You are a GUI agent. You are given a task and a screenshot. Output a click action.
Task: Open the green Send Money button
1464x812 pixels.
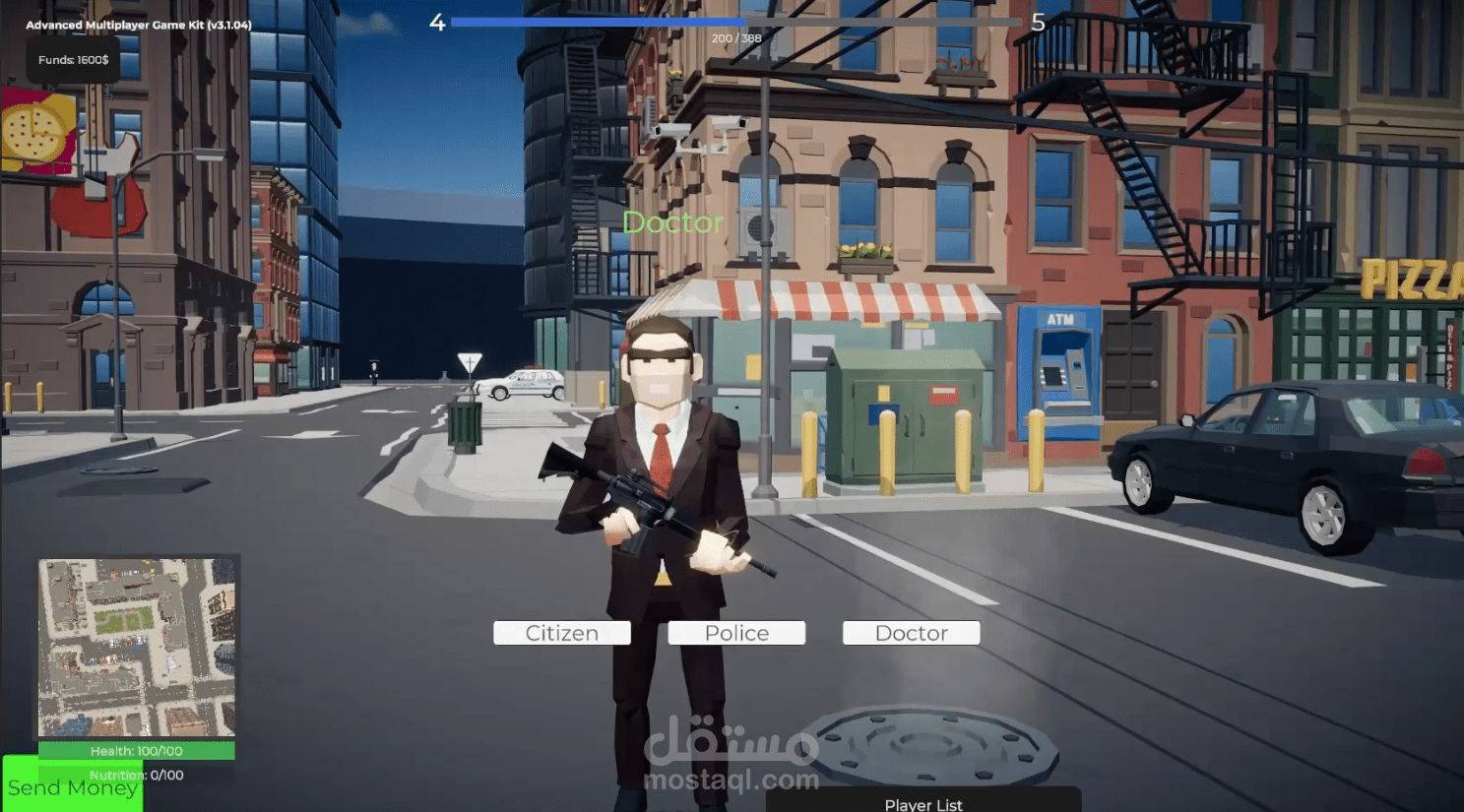(72, 786)
